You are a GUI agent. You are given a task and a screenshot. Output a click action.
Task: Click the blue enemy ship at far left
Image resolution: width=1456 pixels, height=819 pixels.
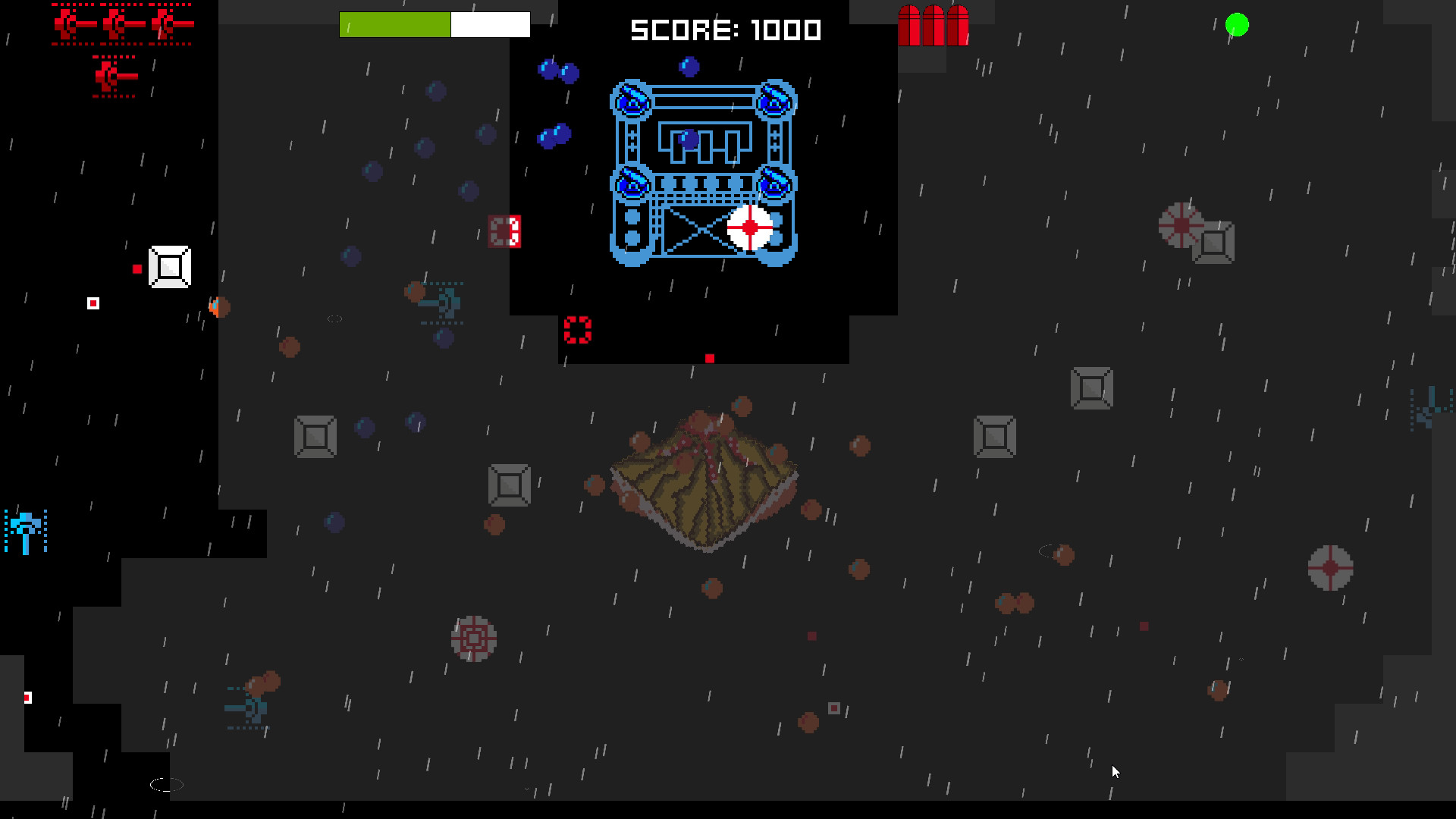[25, 527]
